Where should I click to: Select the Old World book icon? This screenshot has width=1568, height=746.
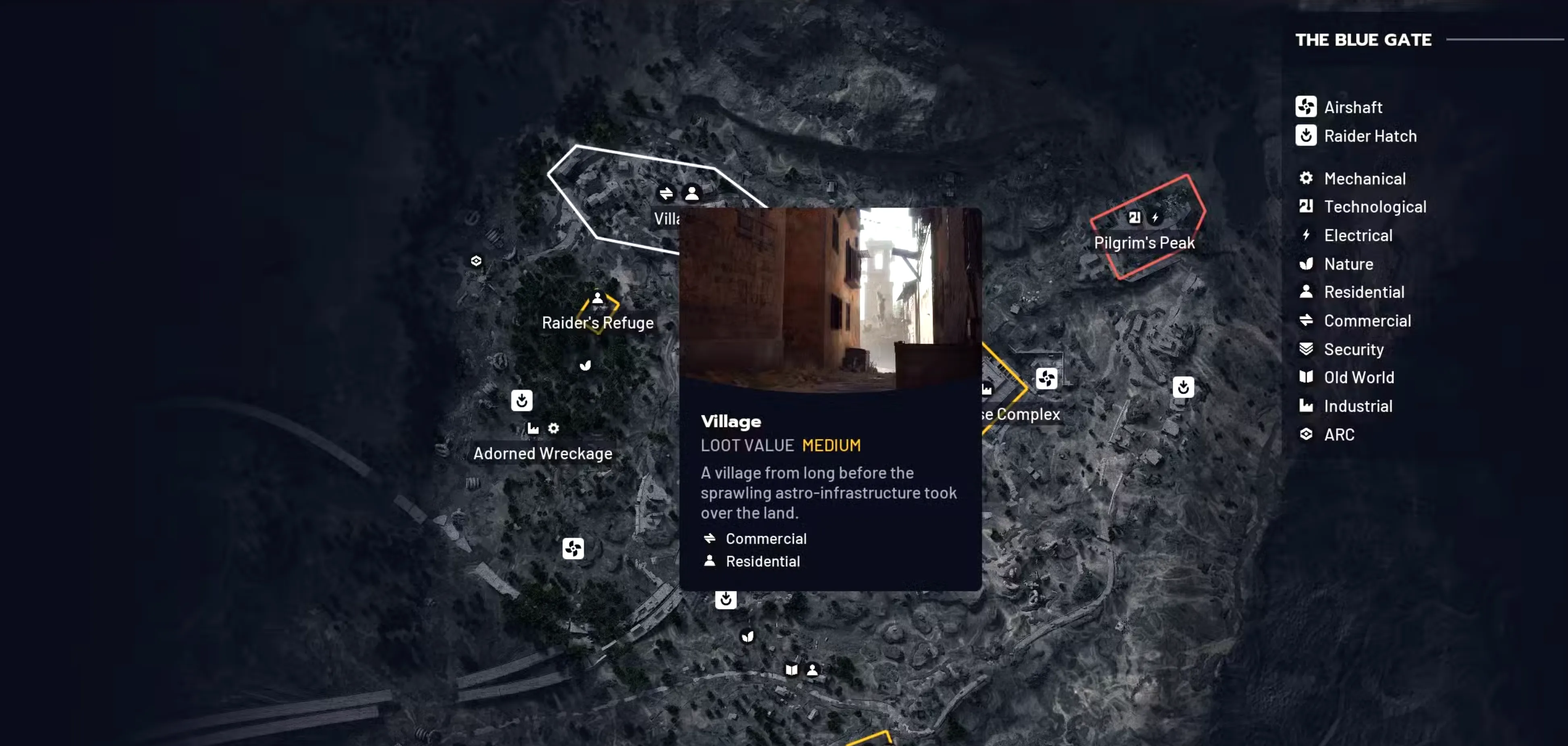(1306, 377)
